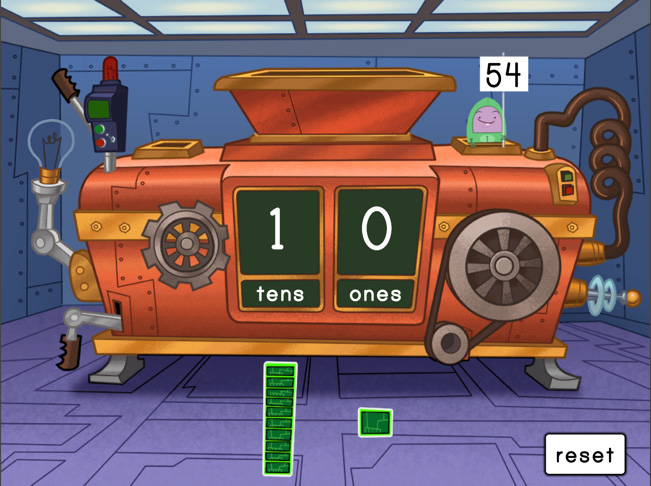This screenshot has height=486, width=651.
Task: Pick the single green ones cube
Action: pyautogui.click(x=375, y=422)
